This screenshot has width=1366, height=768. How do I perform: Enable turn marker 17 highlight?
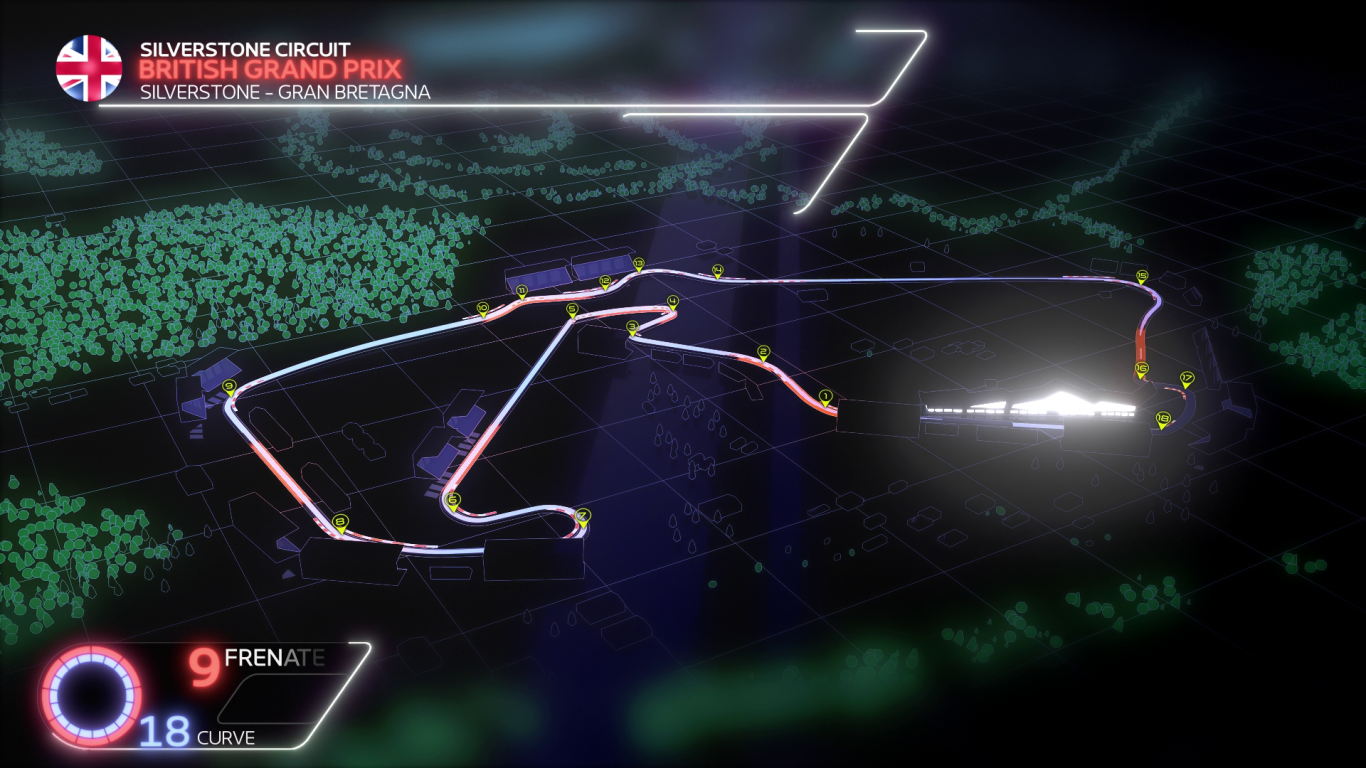click(x=1186, y=377)
